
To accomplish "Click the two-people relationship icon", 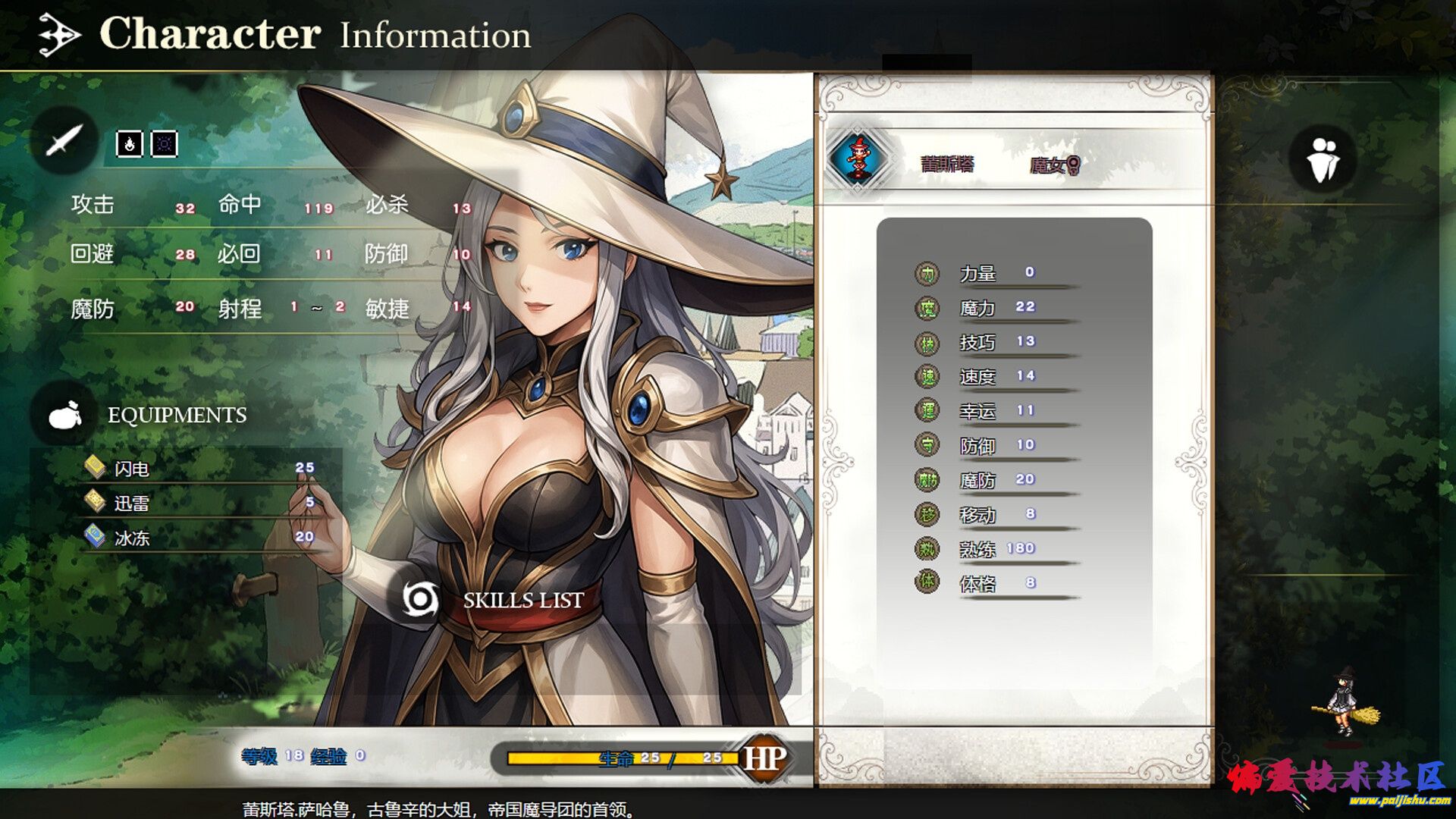I will click(1323, 158).
